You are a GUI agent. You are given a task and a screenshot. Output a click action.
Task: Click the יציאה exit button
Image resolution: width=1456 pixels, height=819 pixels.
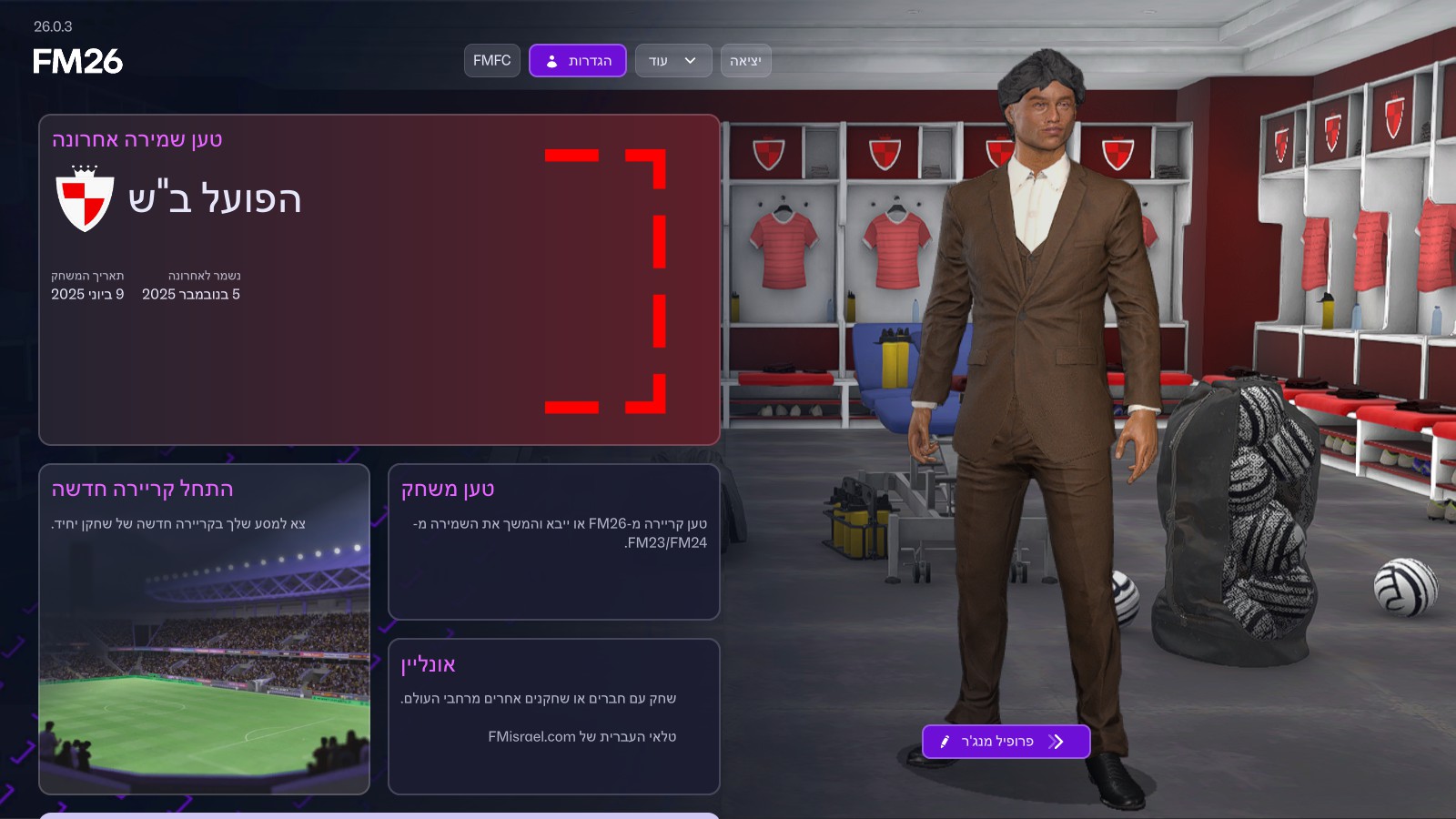745,61
